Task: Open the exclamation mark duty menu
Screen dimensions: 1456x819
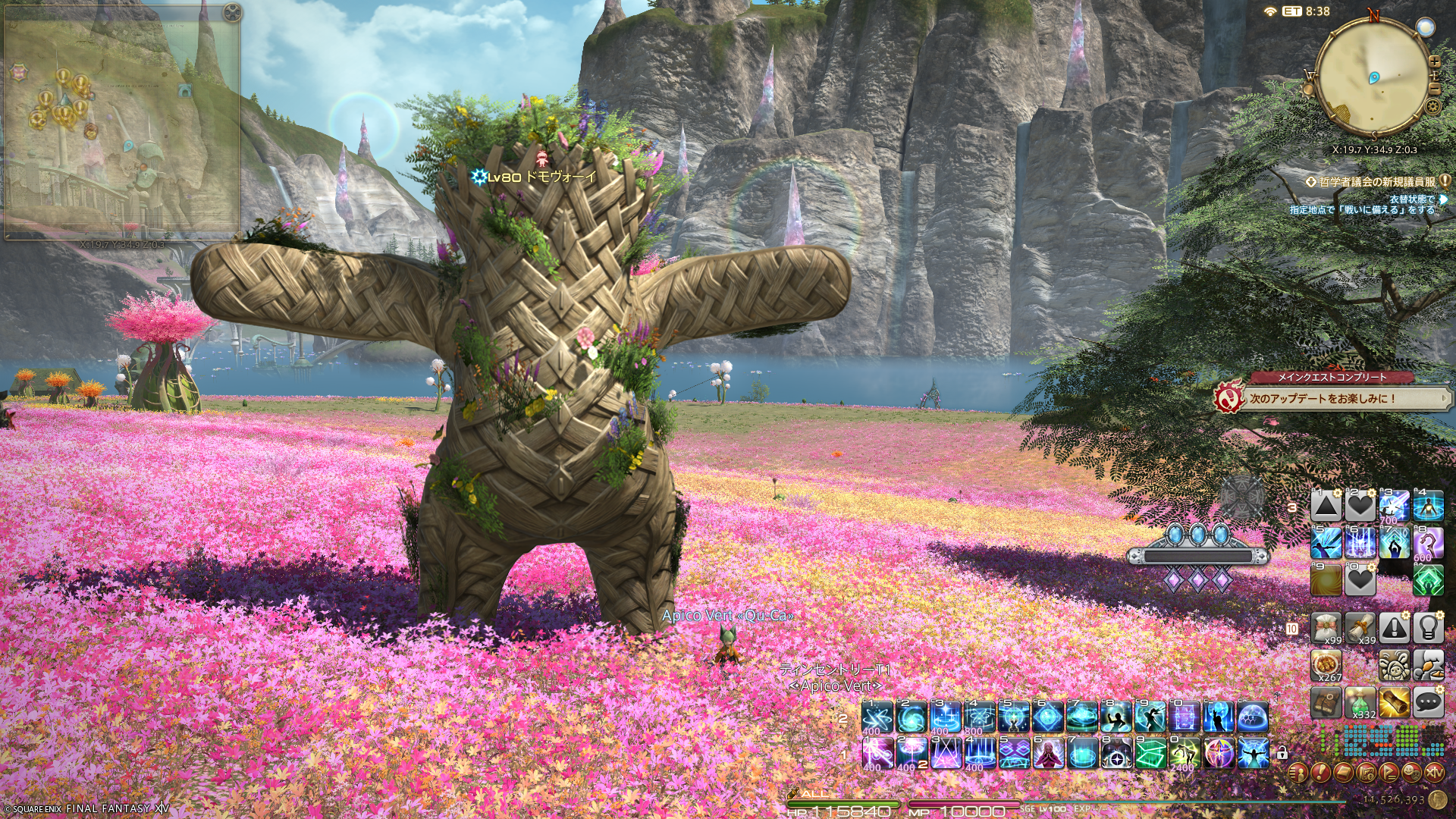Action: pos(1320,773)
